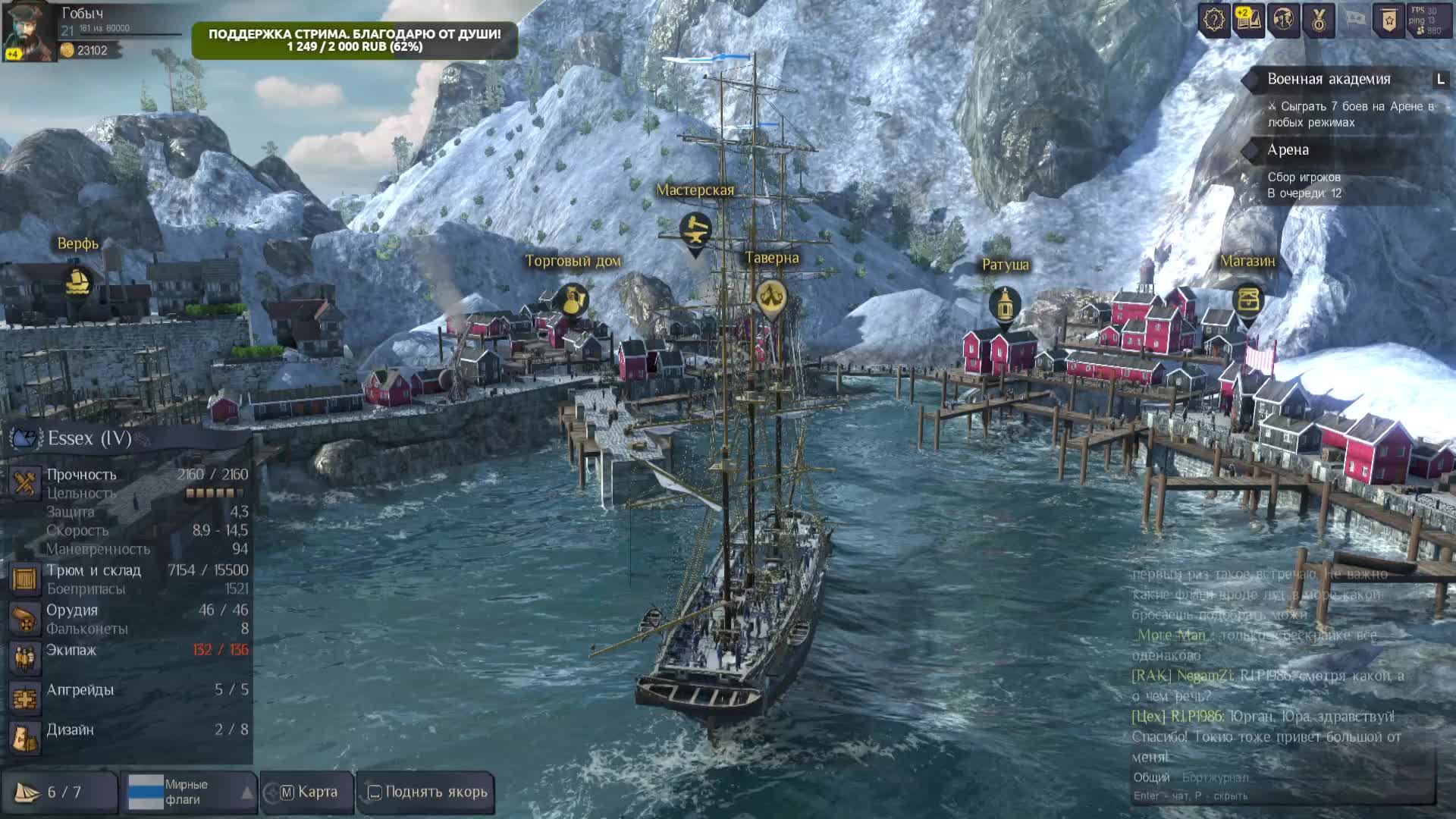Screen dimensions: 1456x819
Task: Open the Арена queue entry
Action: 1288,150
